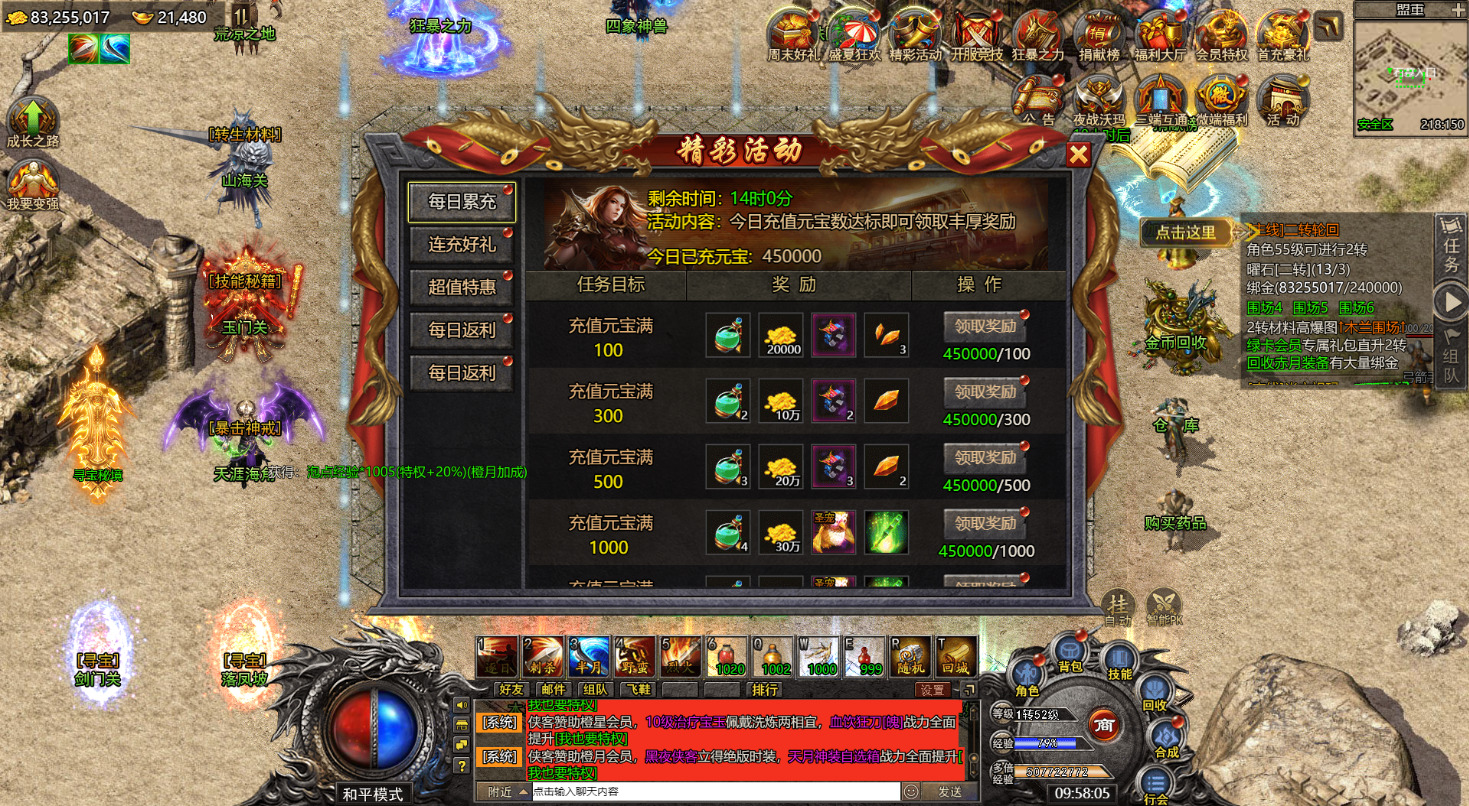
Task: Collapse the quick bar via corner arrow
Action: pos(968,689)
